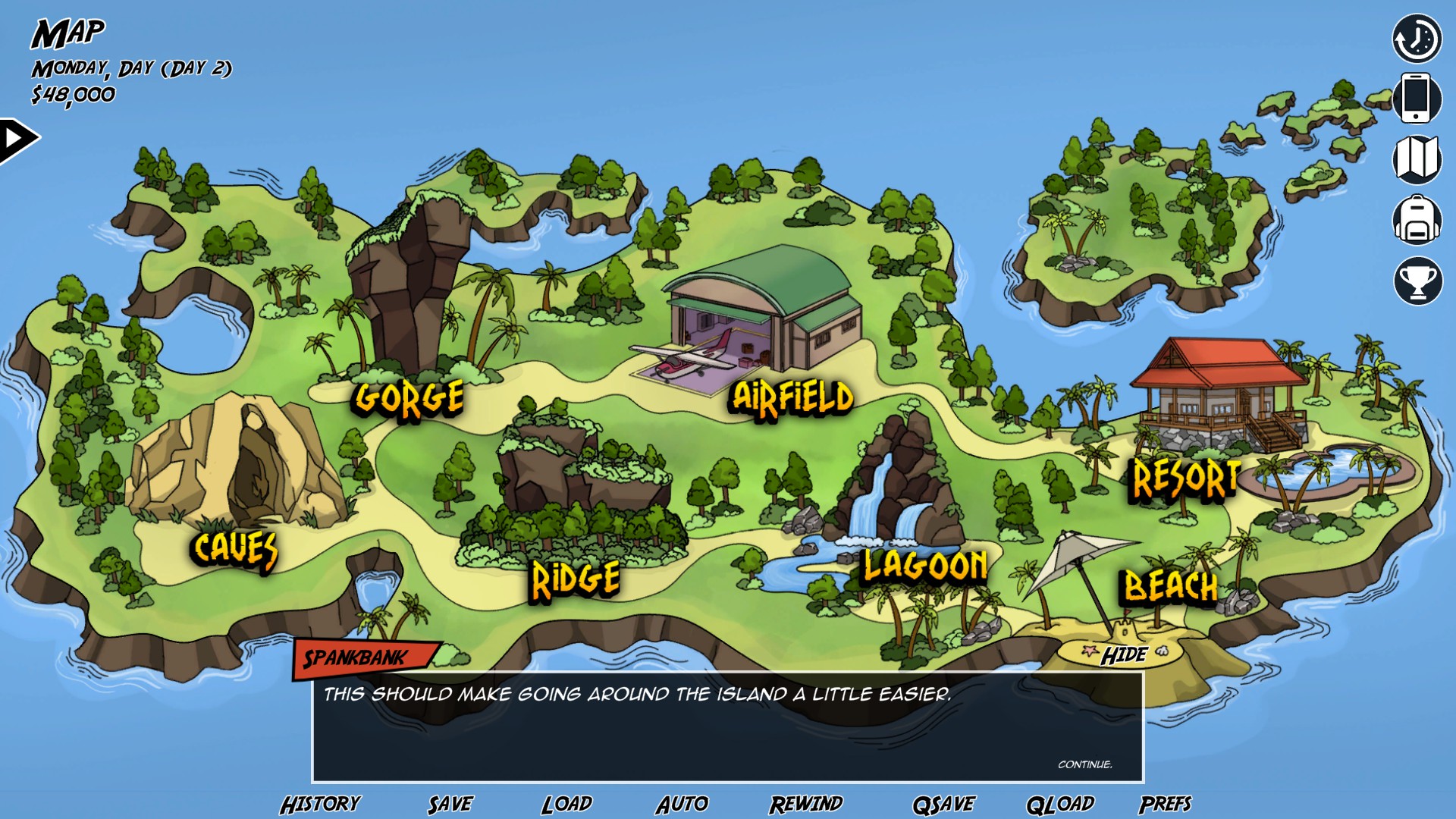The height and width of the screenshot is (819, 1456).
Task: Open the smartphone
Action: pyautogui.click(x=1417, y=98)
